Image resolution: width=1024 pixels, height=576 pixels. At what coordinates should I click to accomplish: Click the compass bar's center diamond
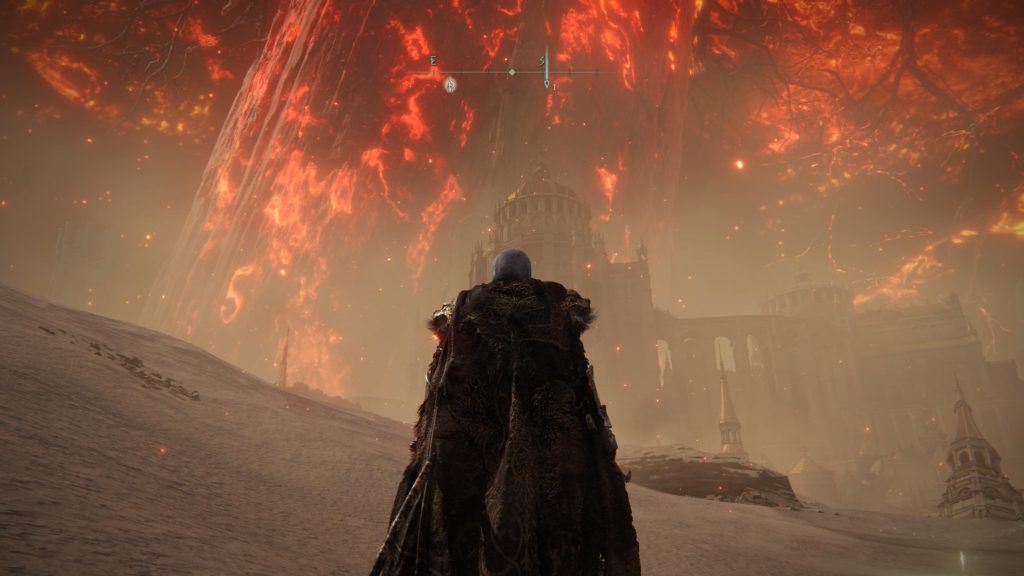[512, 72]
